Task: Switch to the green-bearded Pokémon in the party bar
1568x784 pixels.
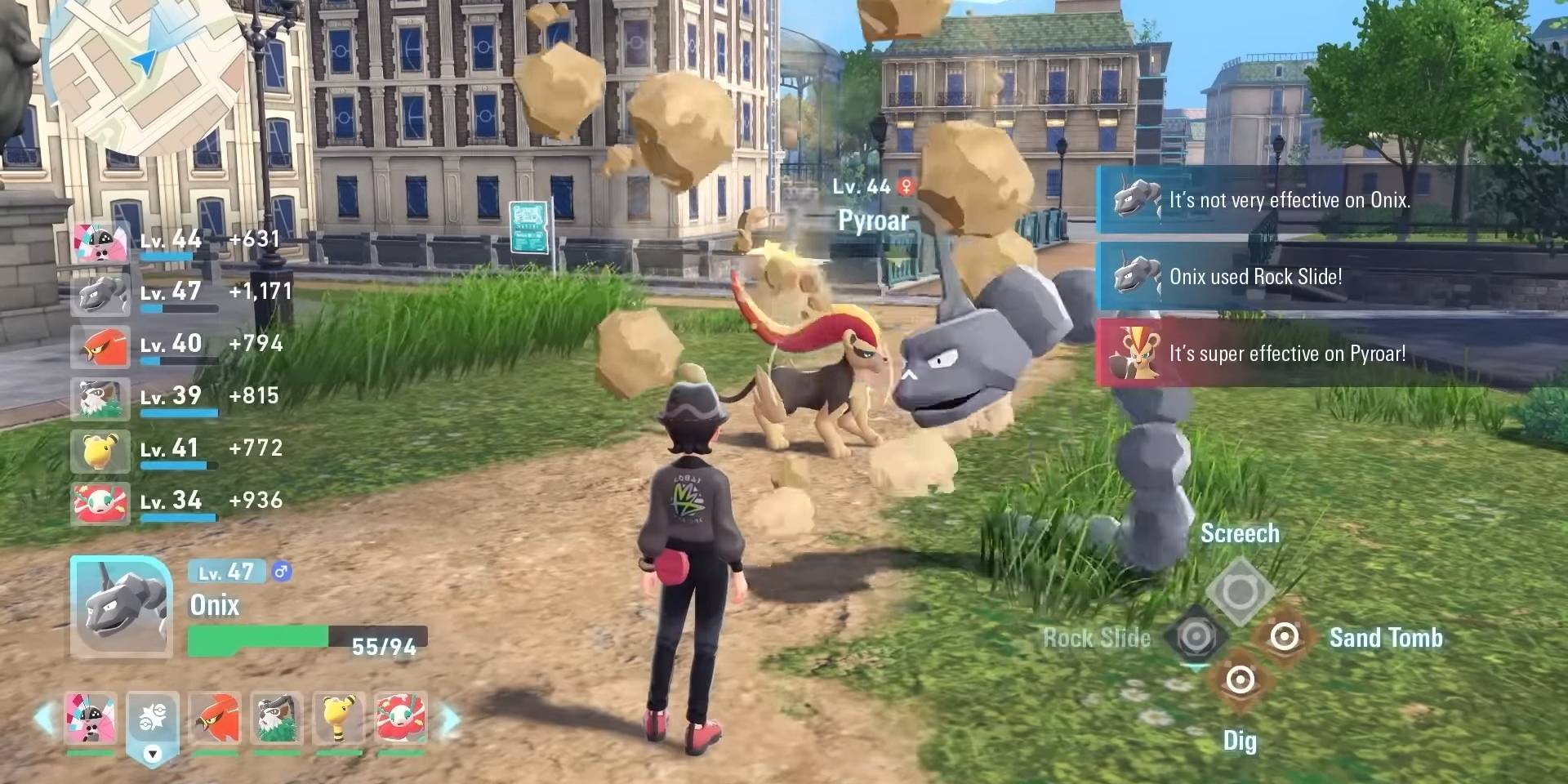Action: 278,718
